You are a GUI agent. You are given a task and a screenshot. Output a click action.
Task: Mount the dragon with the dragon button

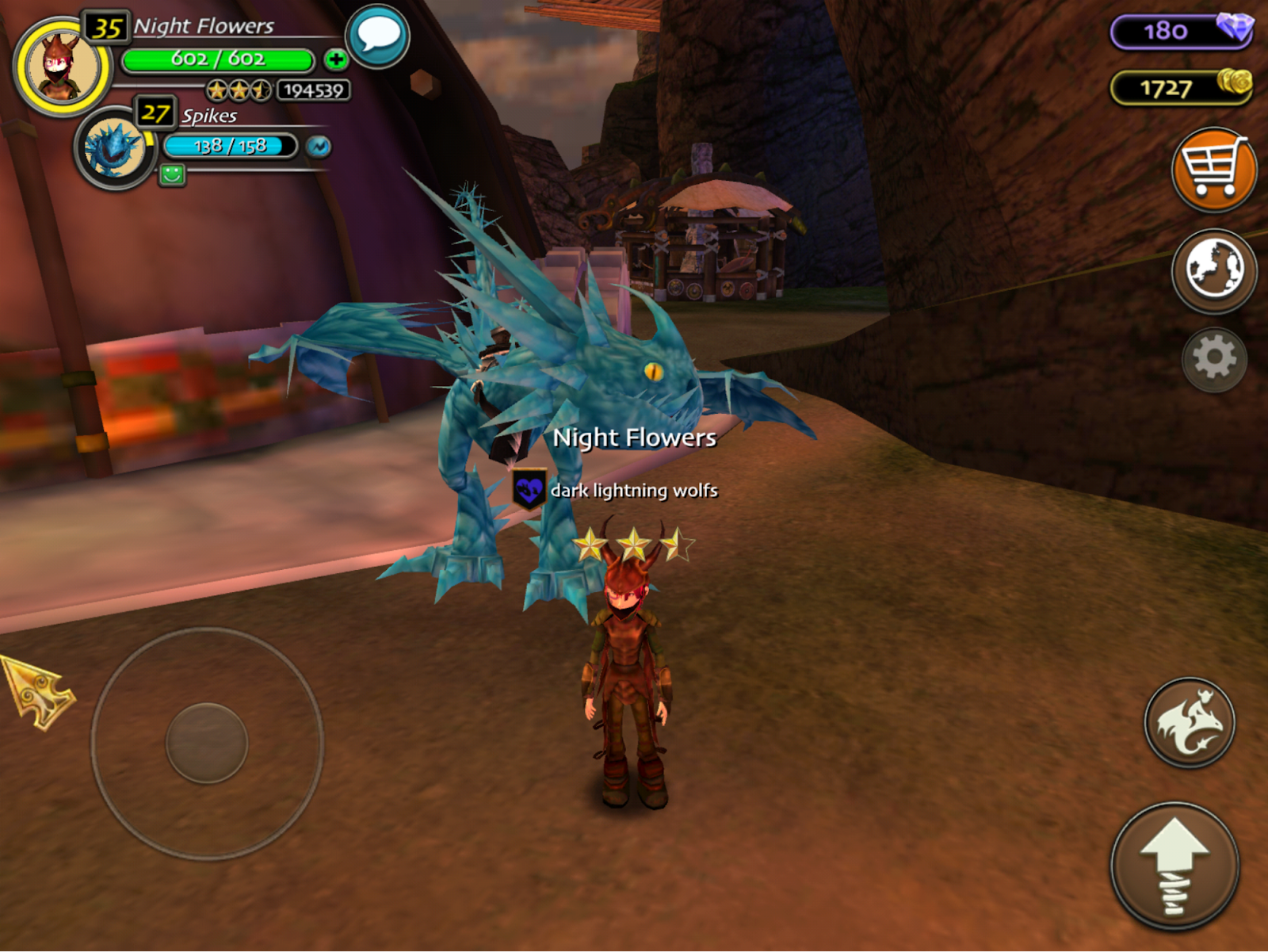click(1189, 722)
